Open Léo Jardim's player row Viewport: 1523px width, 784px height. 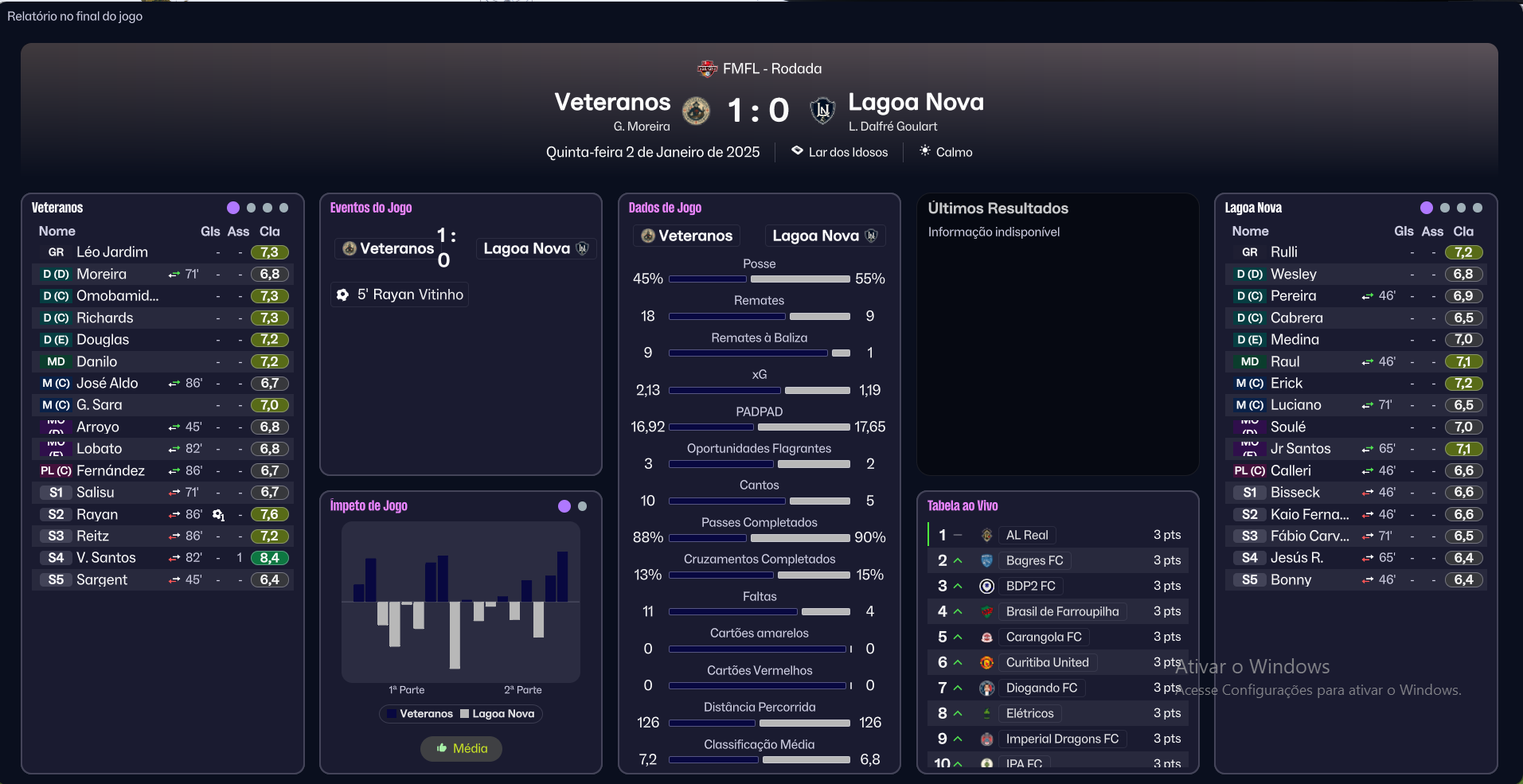tap(112, 252)
